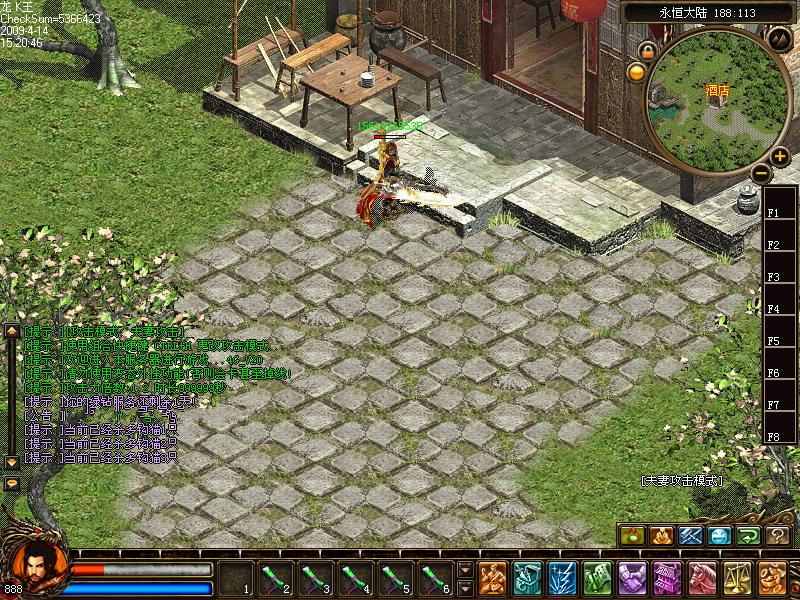Open the golden scales menu icon
This screenshot has width=800, height=600.
(737, 578)
